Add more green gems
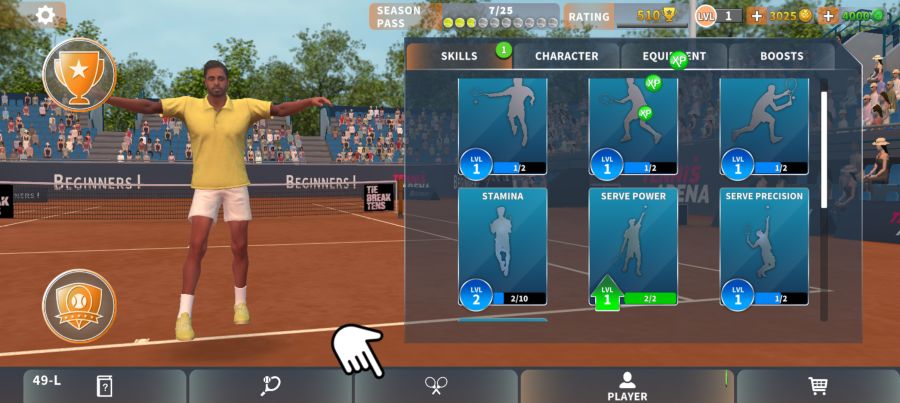The height and width of the screenshot is (403, 900). point(827,16)
